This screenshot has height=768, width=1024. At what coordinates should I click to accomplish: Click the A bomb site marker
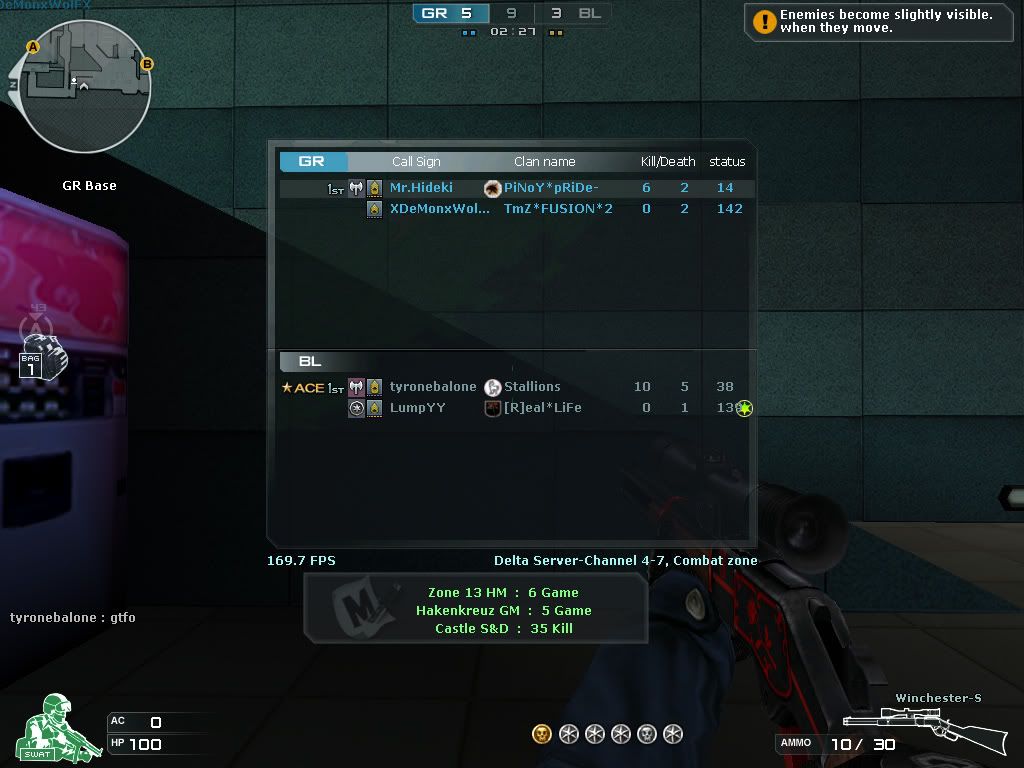pos(32,46)
